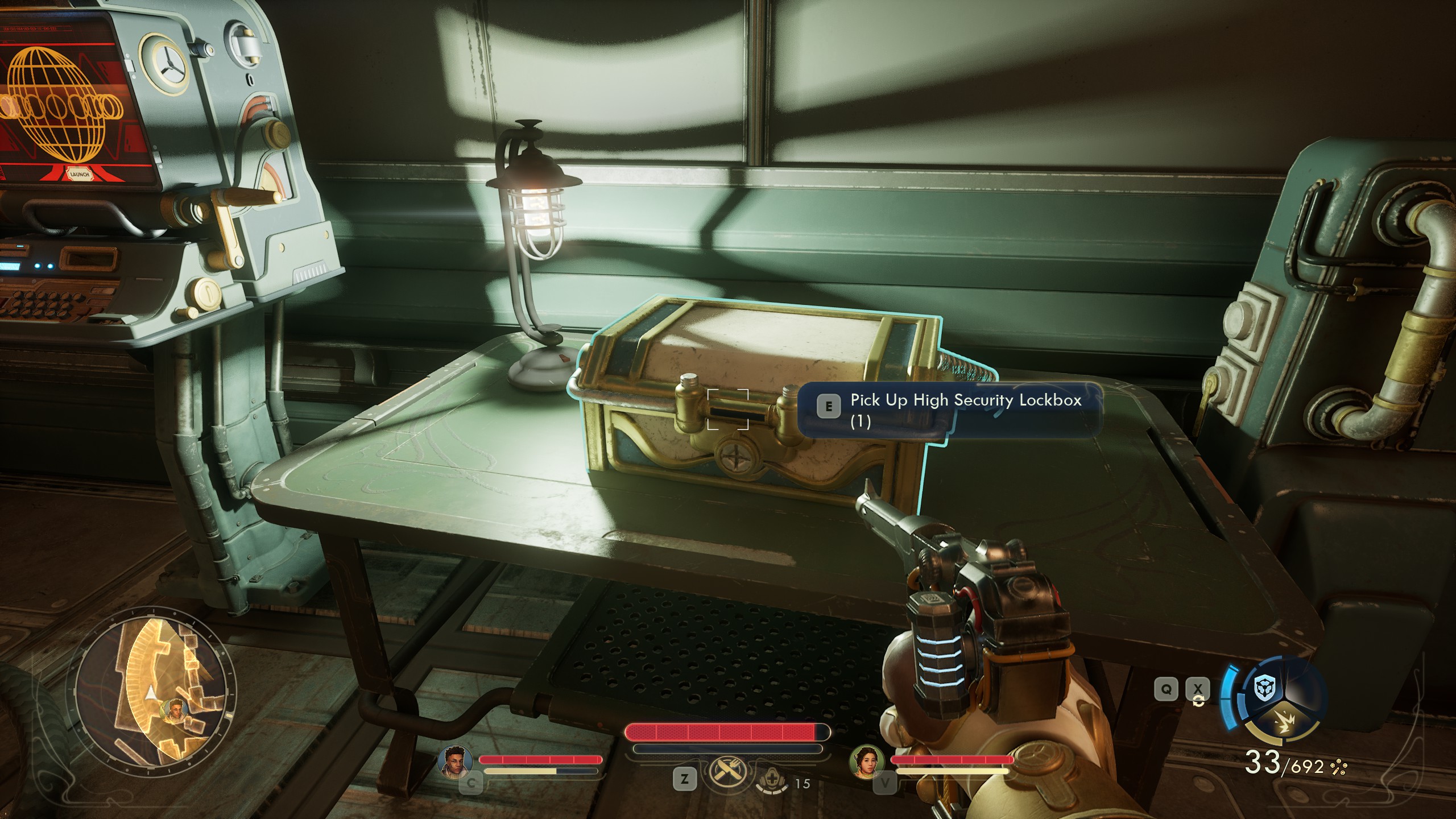Select the crossed knife-and-fork consumables icon

tap(729, 771)
